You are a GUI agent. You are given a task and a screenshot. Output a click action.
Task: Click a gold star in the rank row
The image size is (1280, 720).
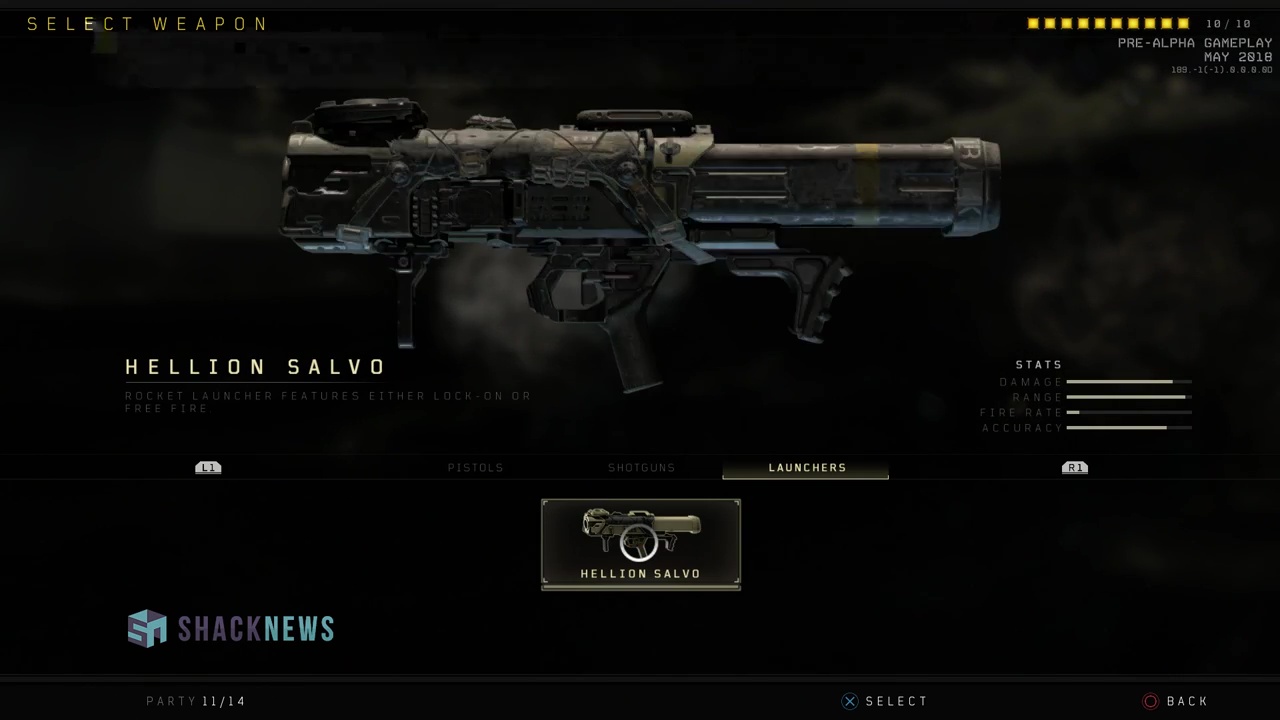pos(1035,23)
